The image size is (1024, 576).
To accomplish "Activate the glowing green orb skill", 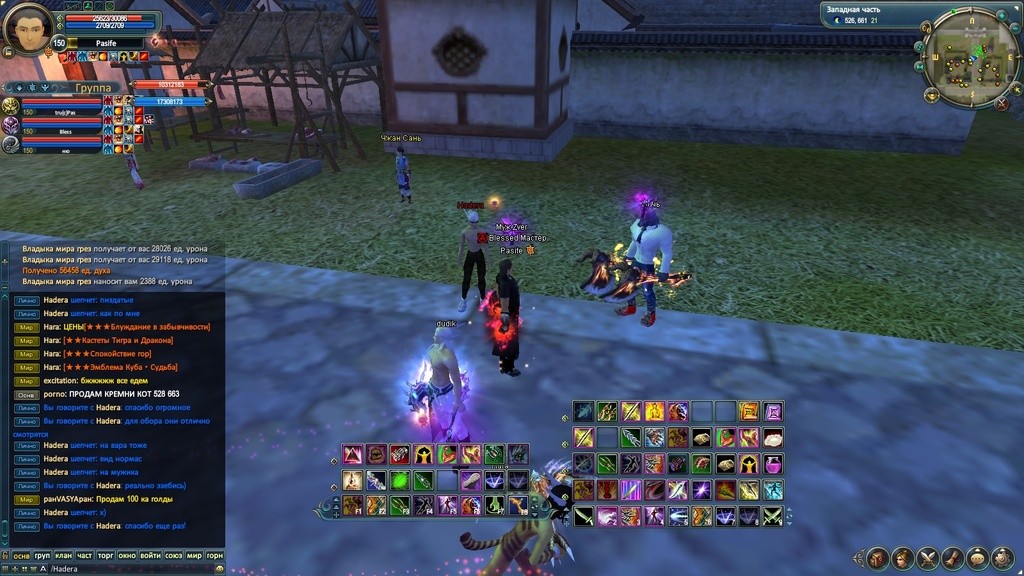I will pos(400,480).
